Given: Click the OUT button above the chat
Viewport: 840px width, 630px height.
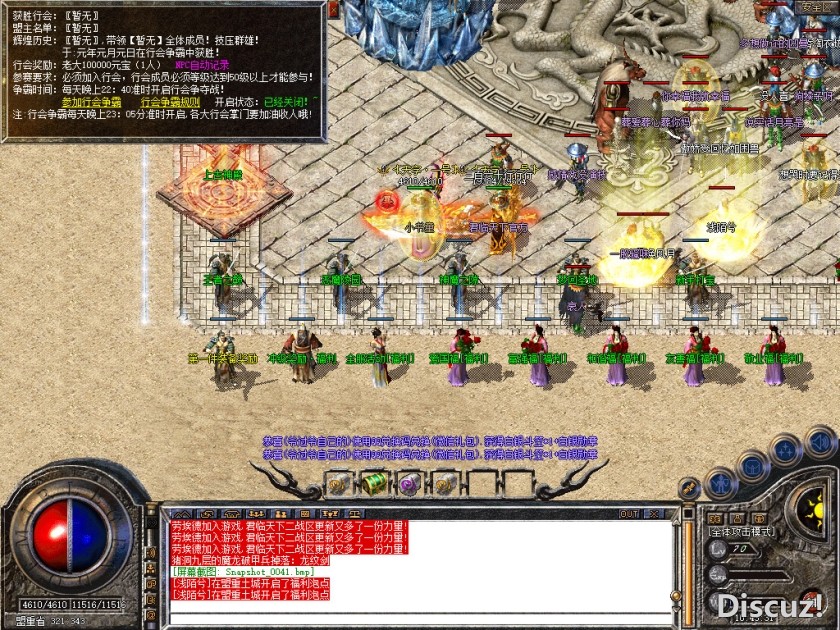Looking at the screenshot, I should pyautogui.click(x=629, y=514).
